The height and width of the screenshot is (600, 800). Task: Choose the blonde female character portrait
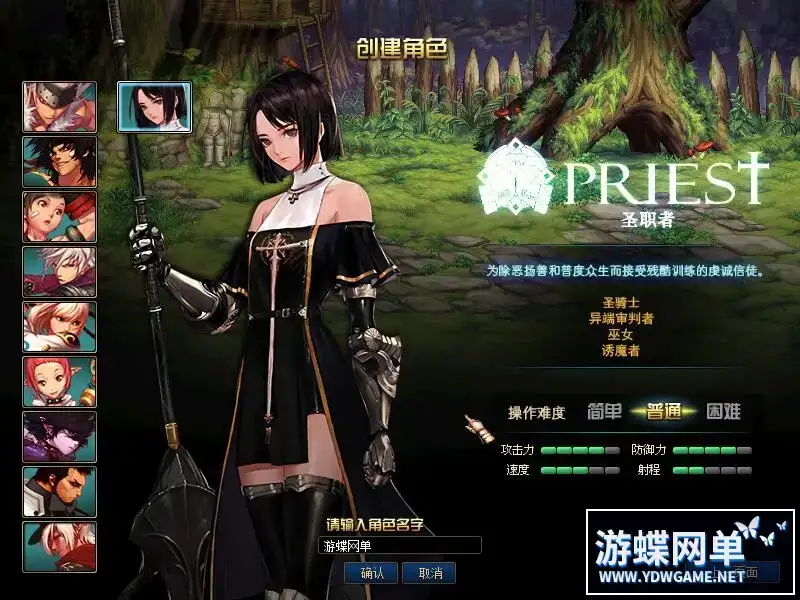click(x=60, y=327)
